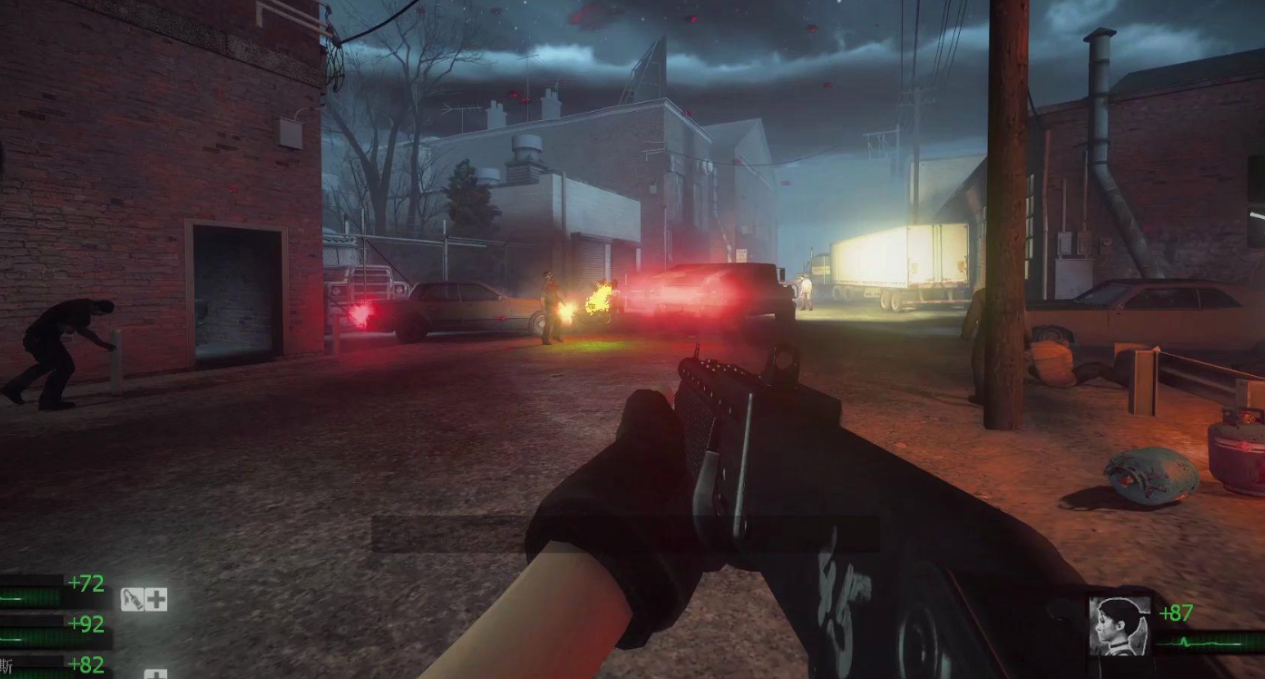1265x679 pixels.
Task: Click the first aid kit icon beside the Molotov
Action: (156, 599)
